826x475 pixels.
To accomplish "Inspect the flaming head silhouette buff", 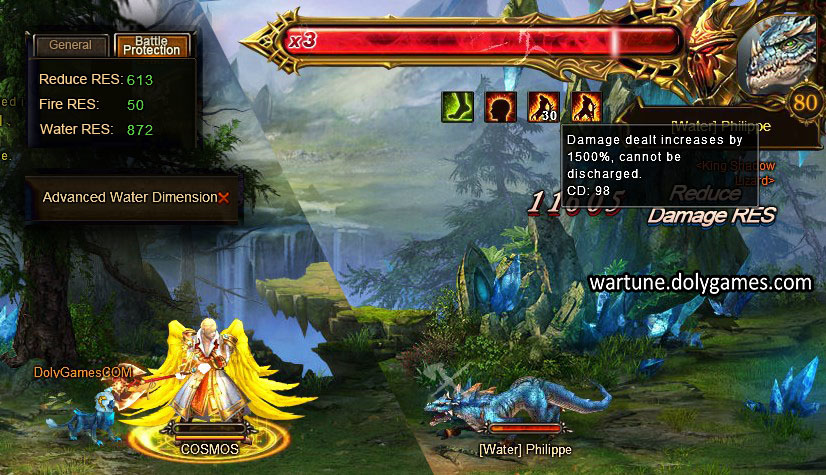I will [x=500, y=107].
